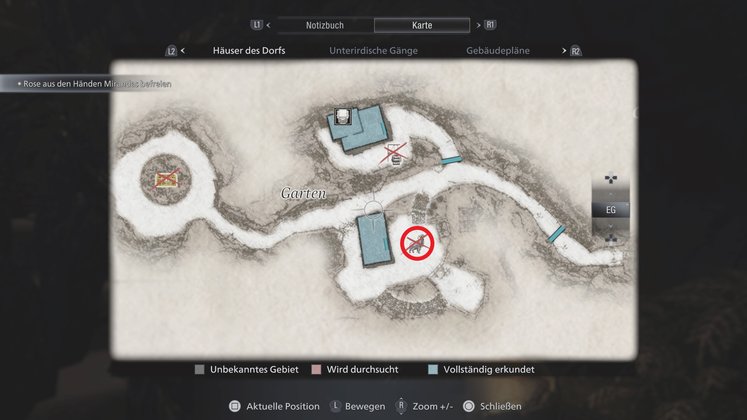Switch to the Notizbuch tab
This screenshot has height=420, width=747.
324,24
